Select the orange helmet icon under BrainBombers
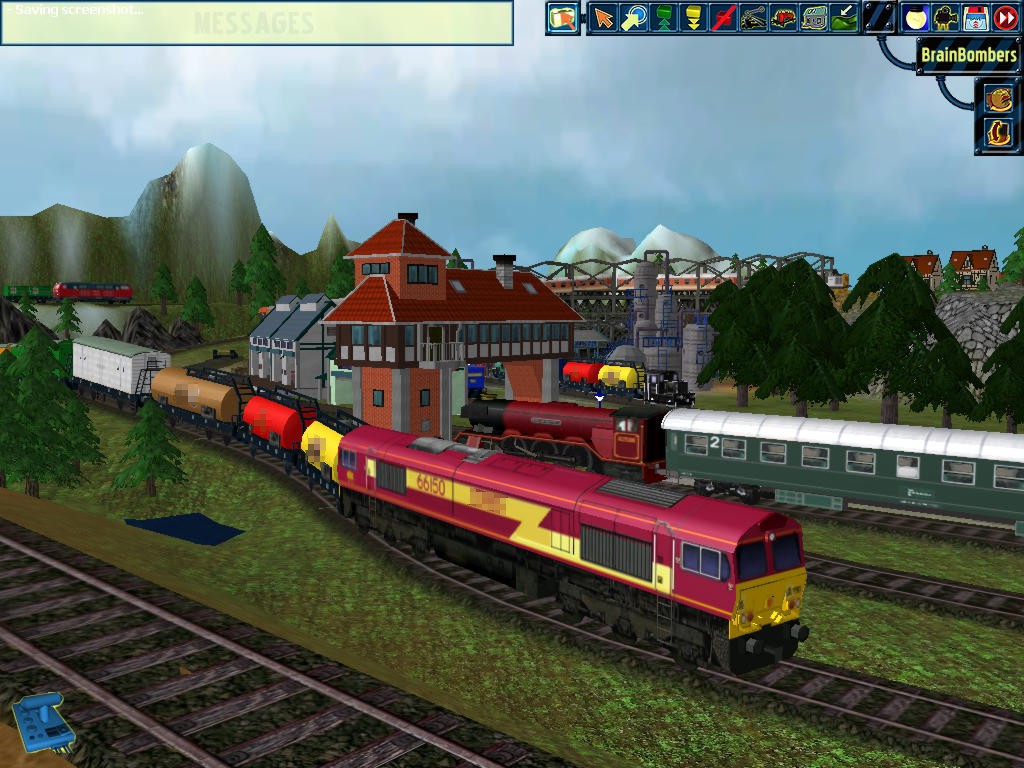The width and height of the screenshot is (1024, 768). [x=998, y=98]
